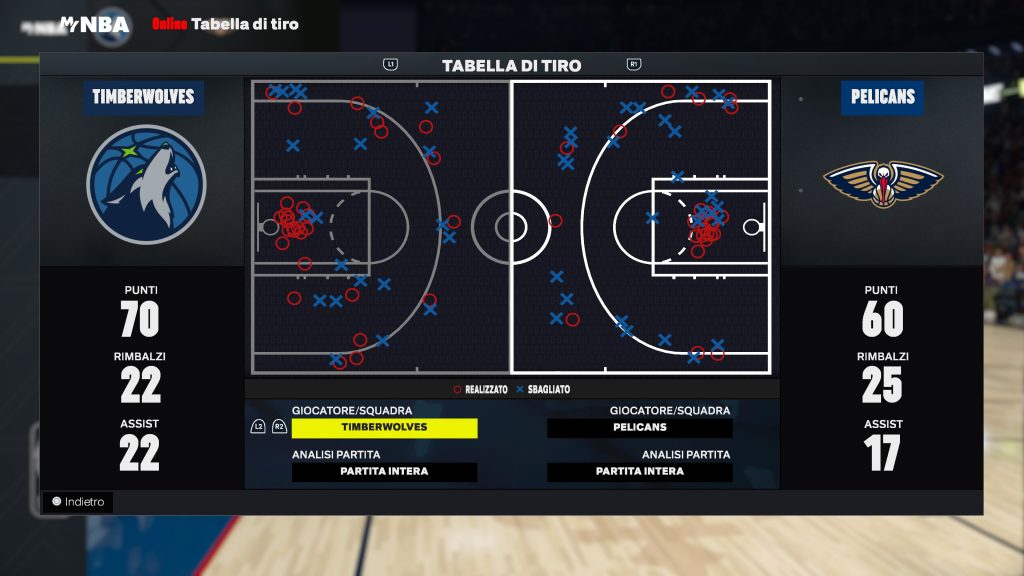Select the highlighted Timberwolves player/team selector

(384, 428)
